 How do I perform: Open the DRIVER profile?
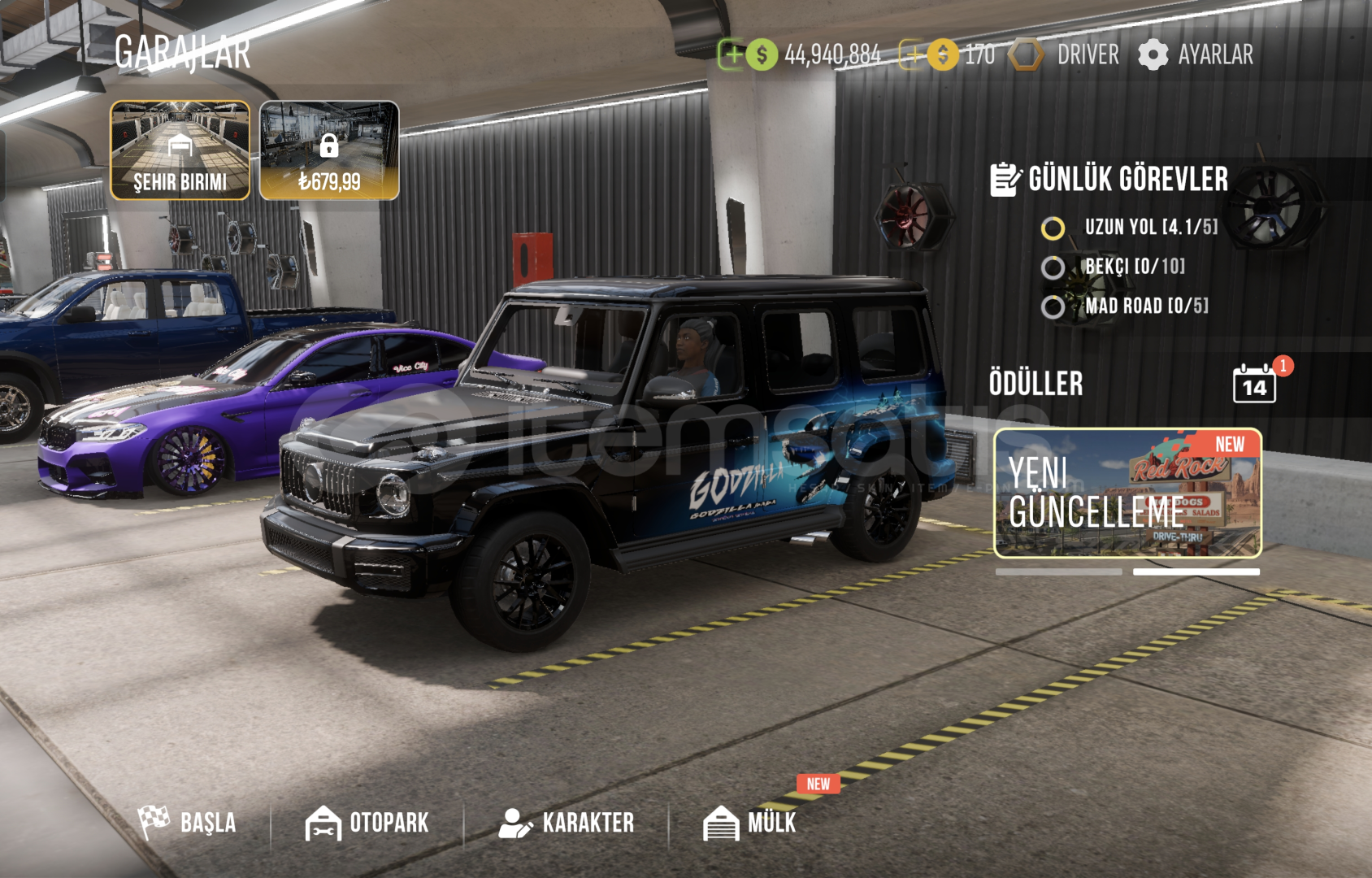tap(1065, 54)
